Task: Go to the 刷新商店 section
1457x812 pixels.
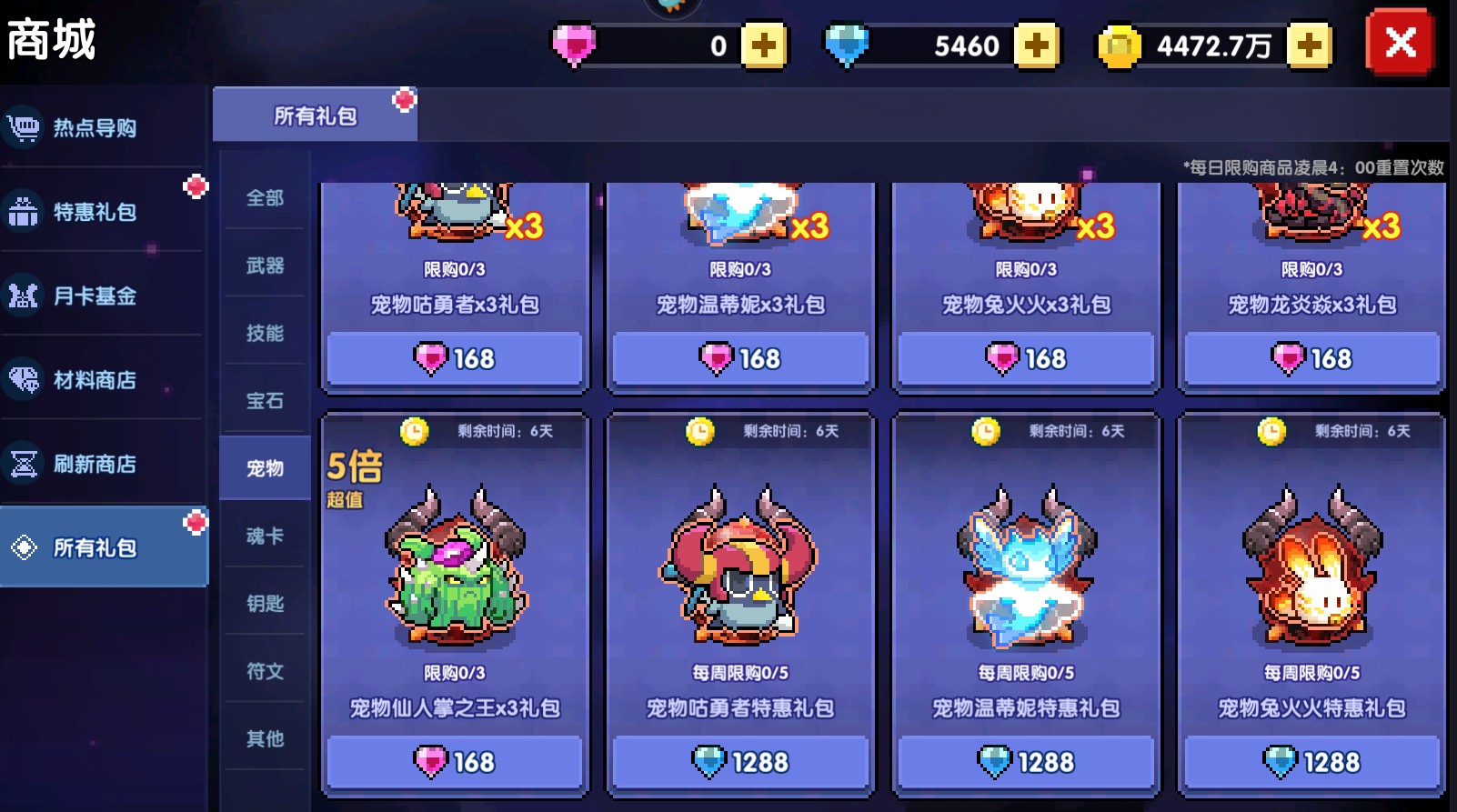Action: (x=95, y=464)
